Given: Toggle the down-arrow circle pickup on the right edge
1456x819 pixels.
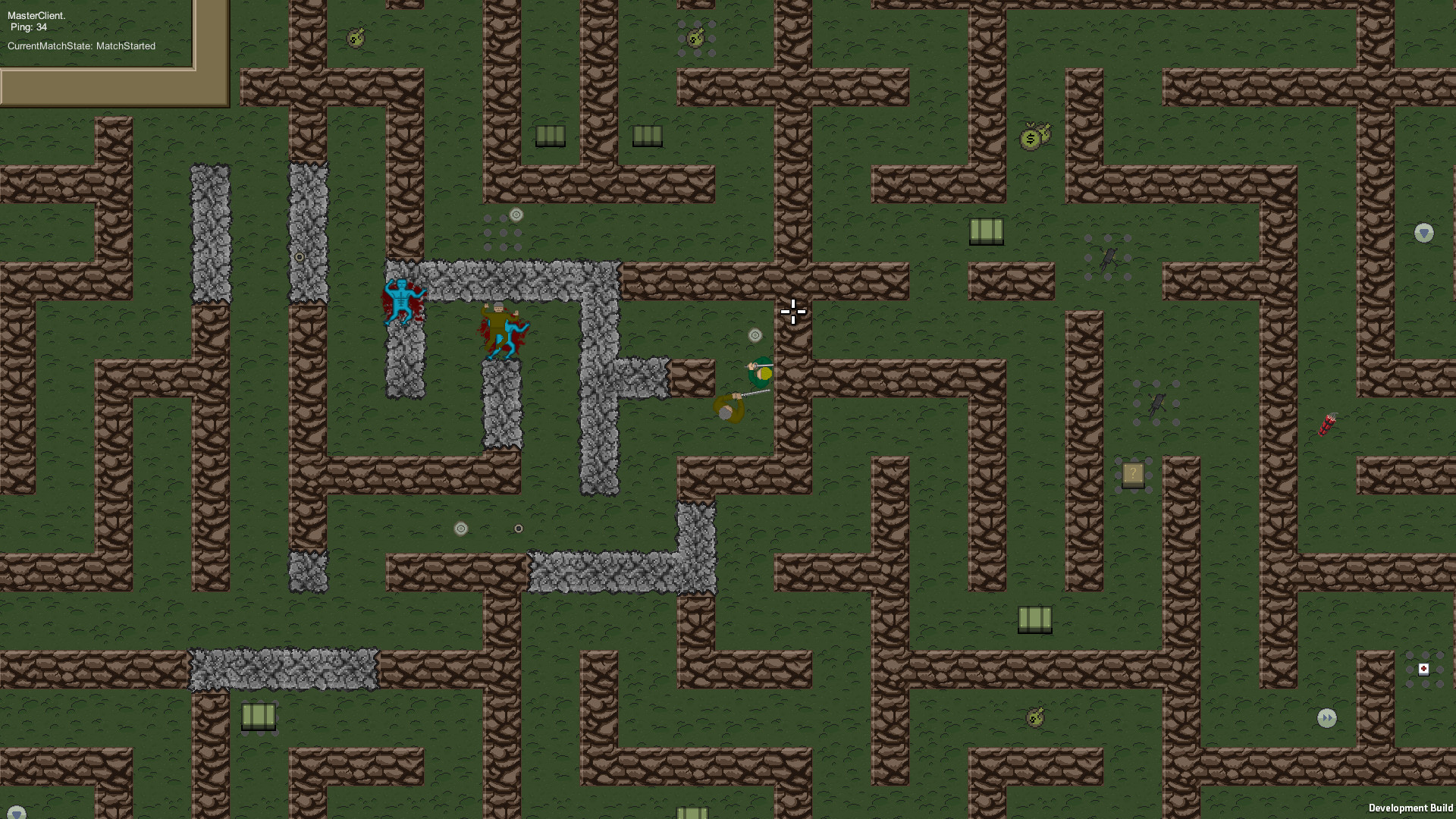Looking at the screenshot, I should point(1423,232).
